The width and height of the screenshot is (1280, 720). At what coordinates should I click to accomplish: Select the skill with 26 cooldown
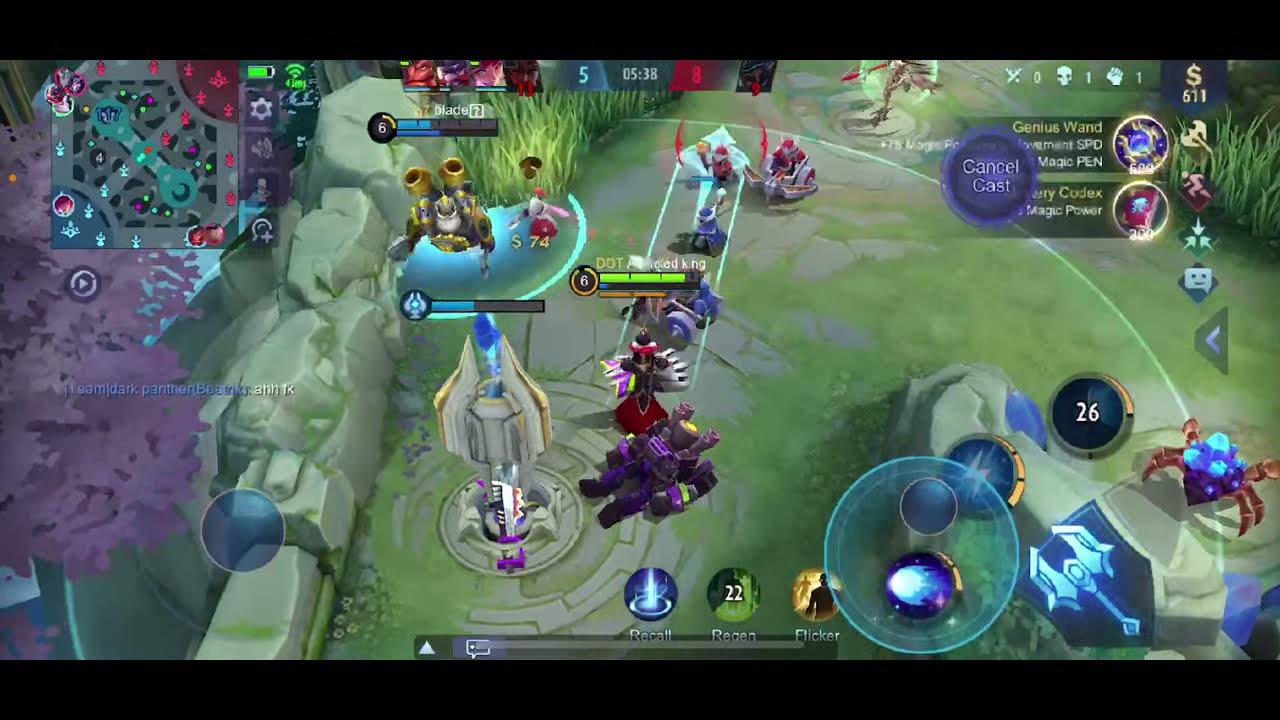[1088, 412]
